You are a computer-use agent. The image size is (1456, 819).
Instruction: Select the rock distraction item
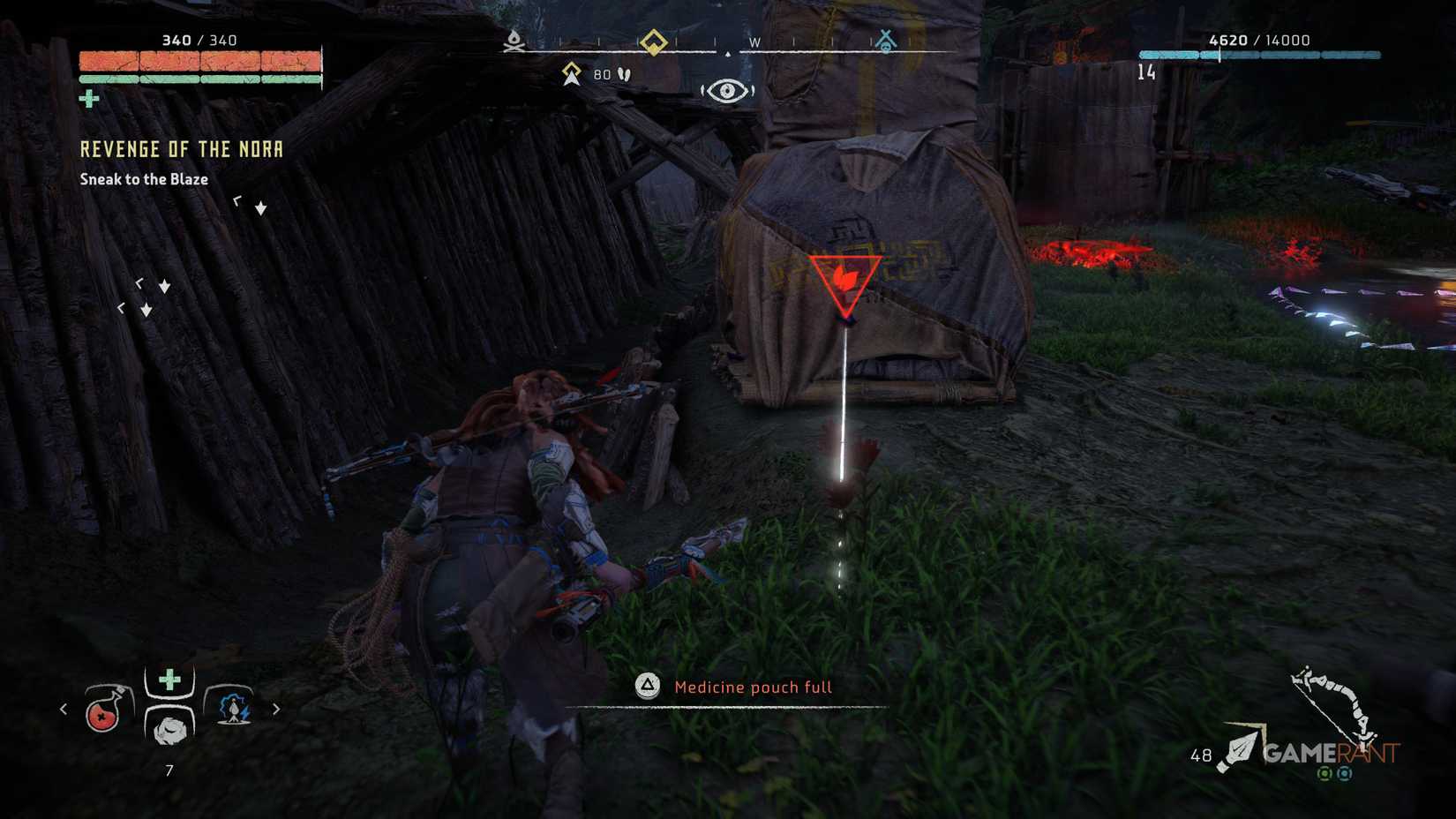pos(170,730)
